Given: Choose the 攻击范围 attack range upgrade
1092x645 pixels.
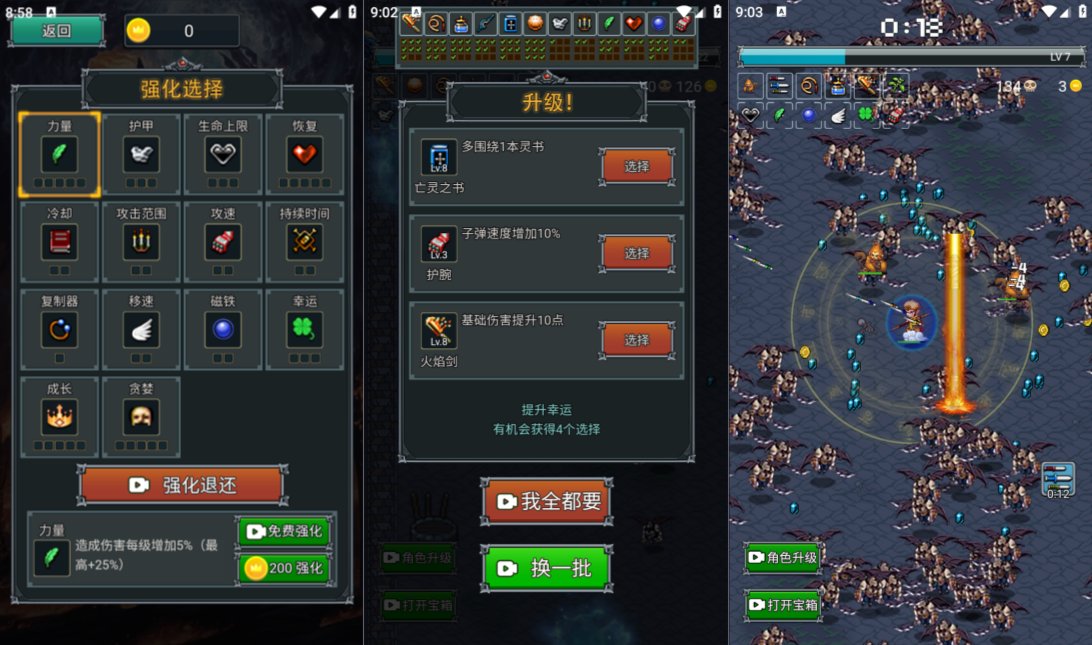Looking at the screenshot, I should coord(141,241).
